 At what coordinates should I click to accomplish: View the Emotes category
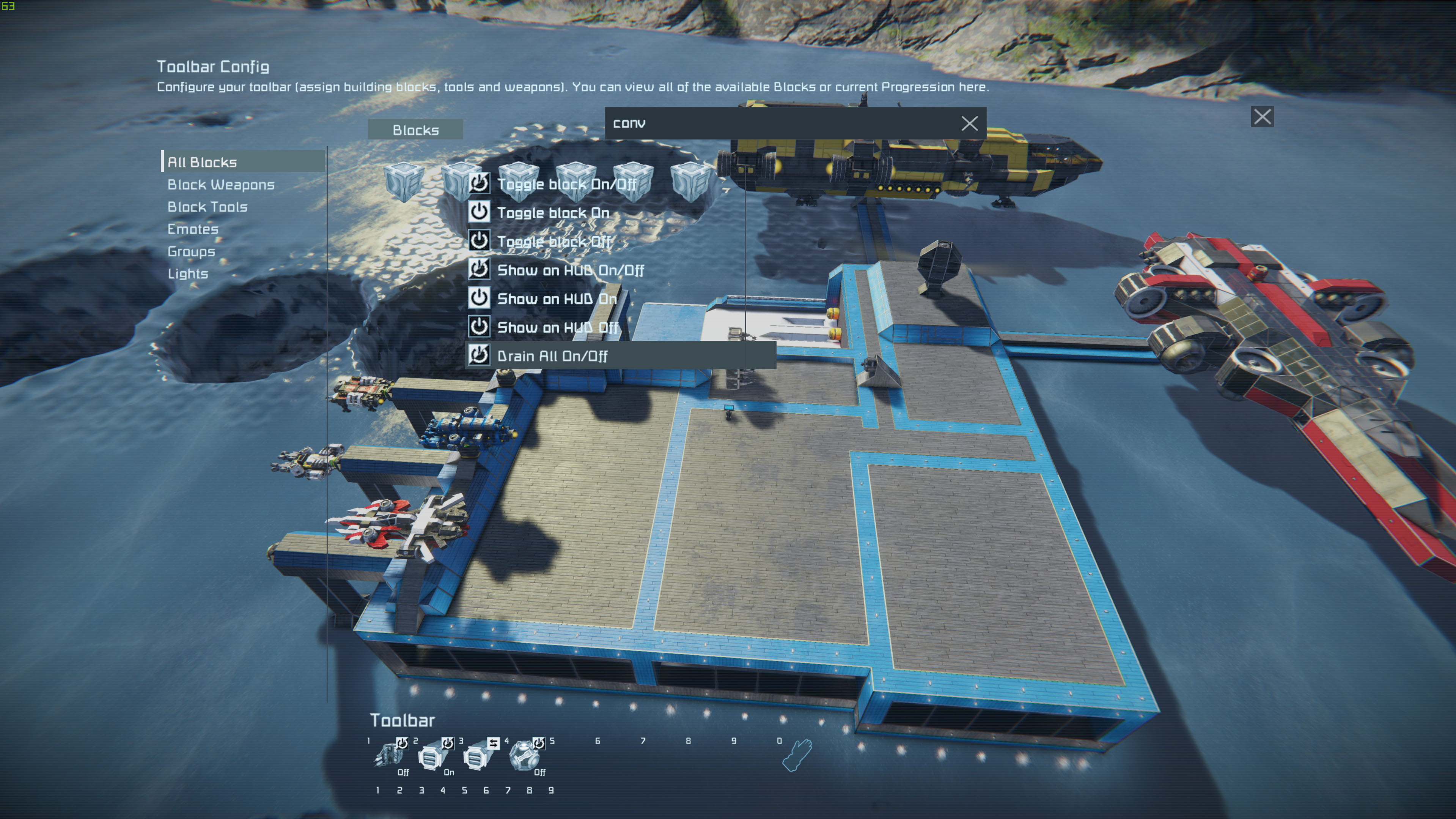pyautogui.click(x=193, y=229)
